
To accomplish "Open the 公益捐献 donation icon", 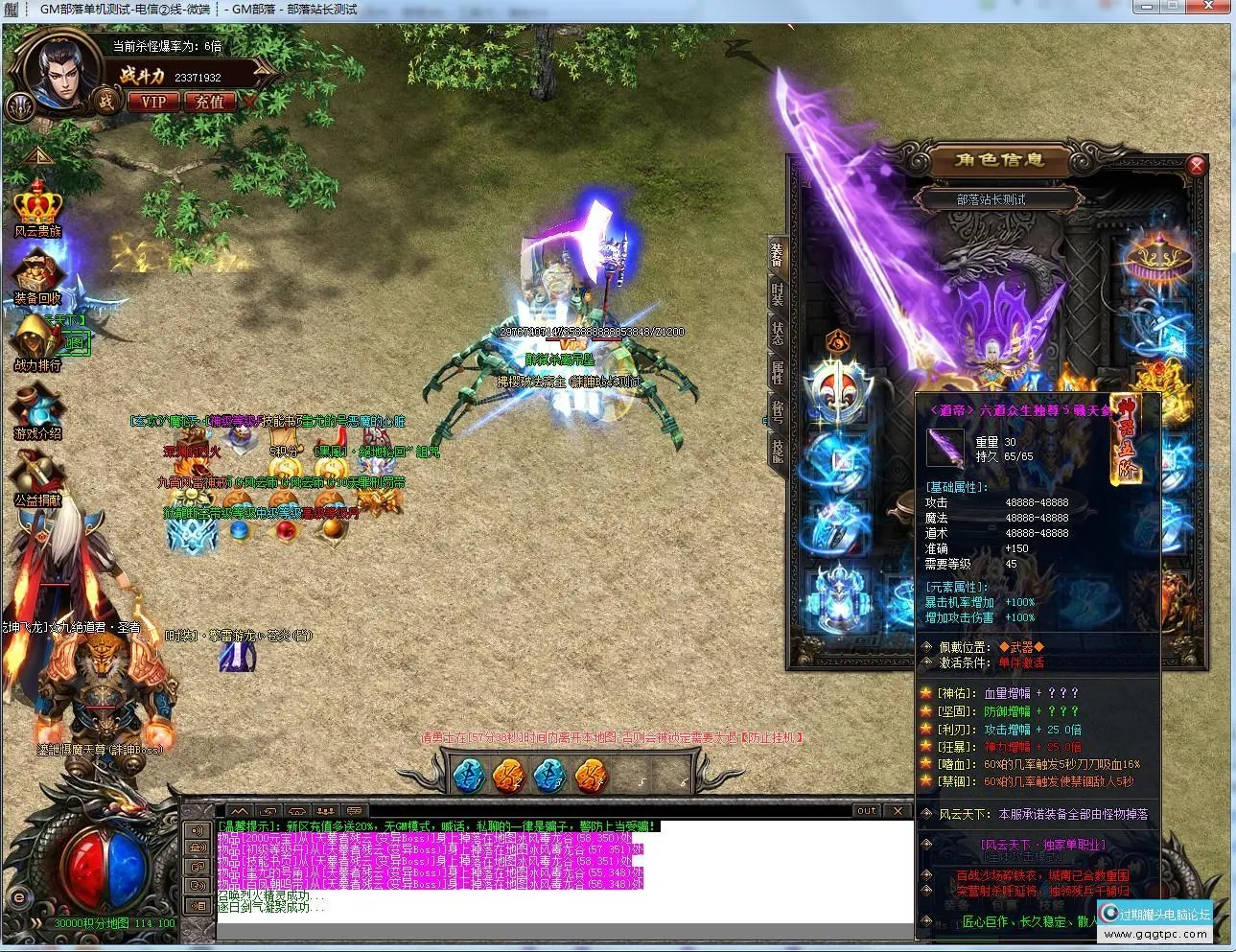I will [x=37, y=477].
